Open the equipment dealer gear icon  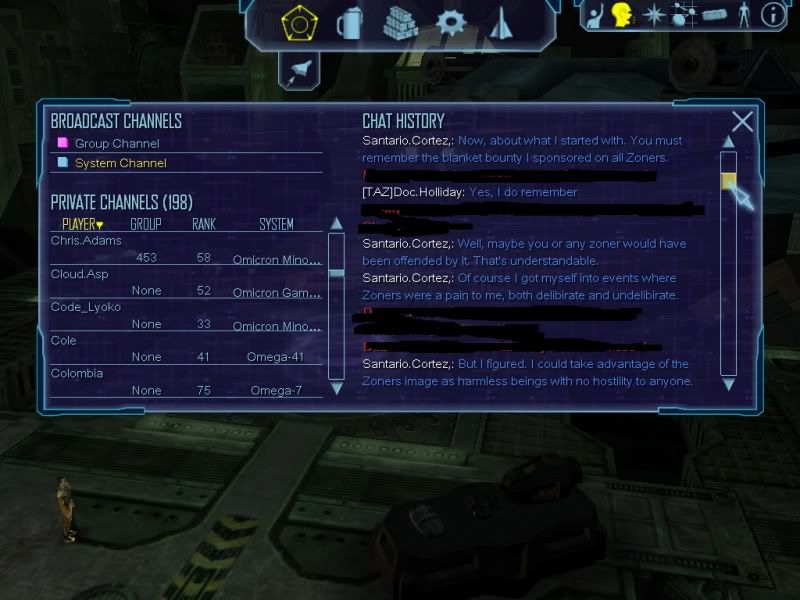pyautogui.click(x=452, y=21)
